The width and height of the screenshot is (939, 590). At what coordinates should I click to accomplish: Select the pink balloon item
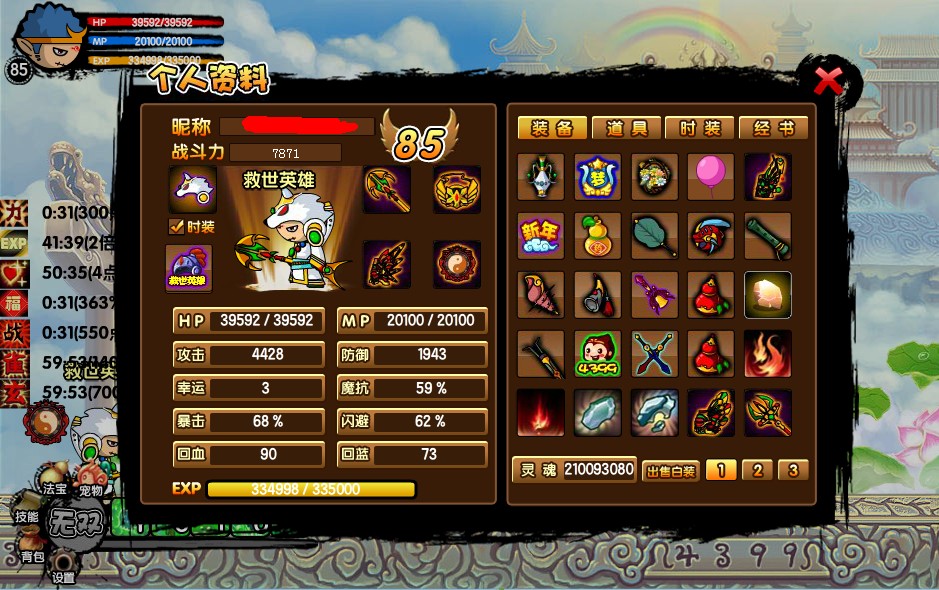711,177
